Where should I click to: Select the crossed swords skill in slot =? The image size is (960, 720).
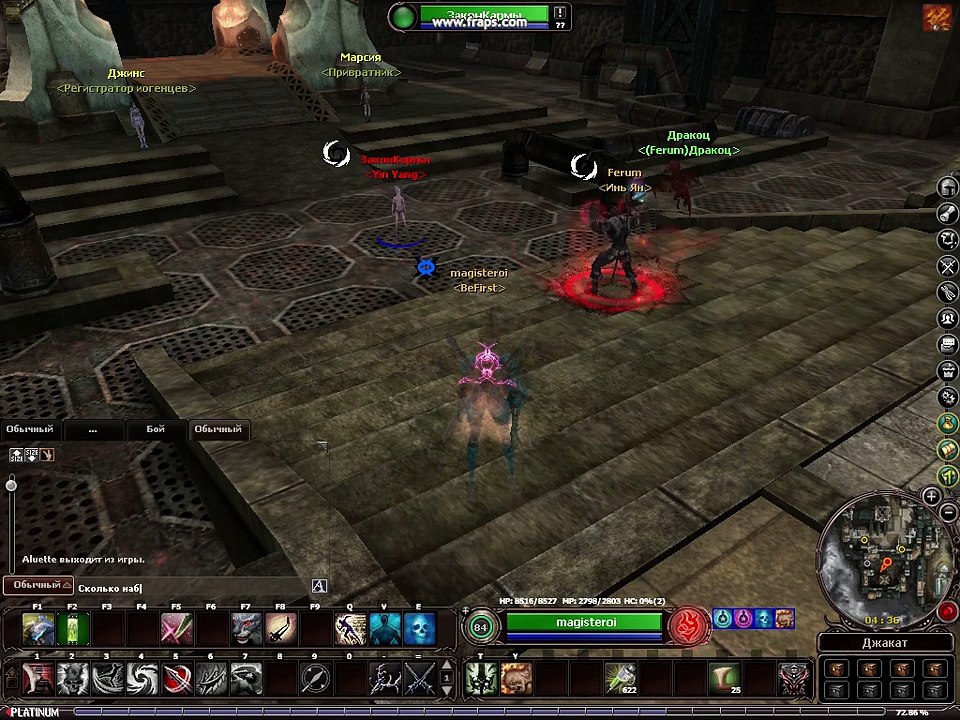click(419, 678)
